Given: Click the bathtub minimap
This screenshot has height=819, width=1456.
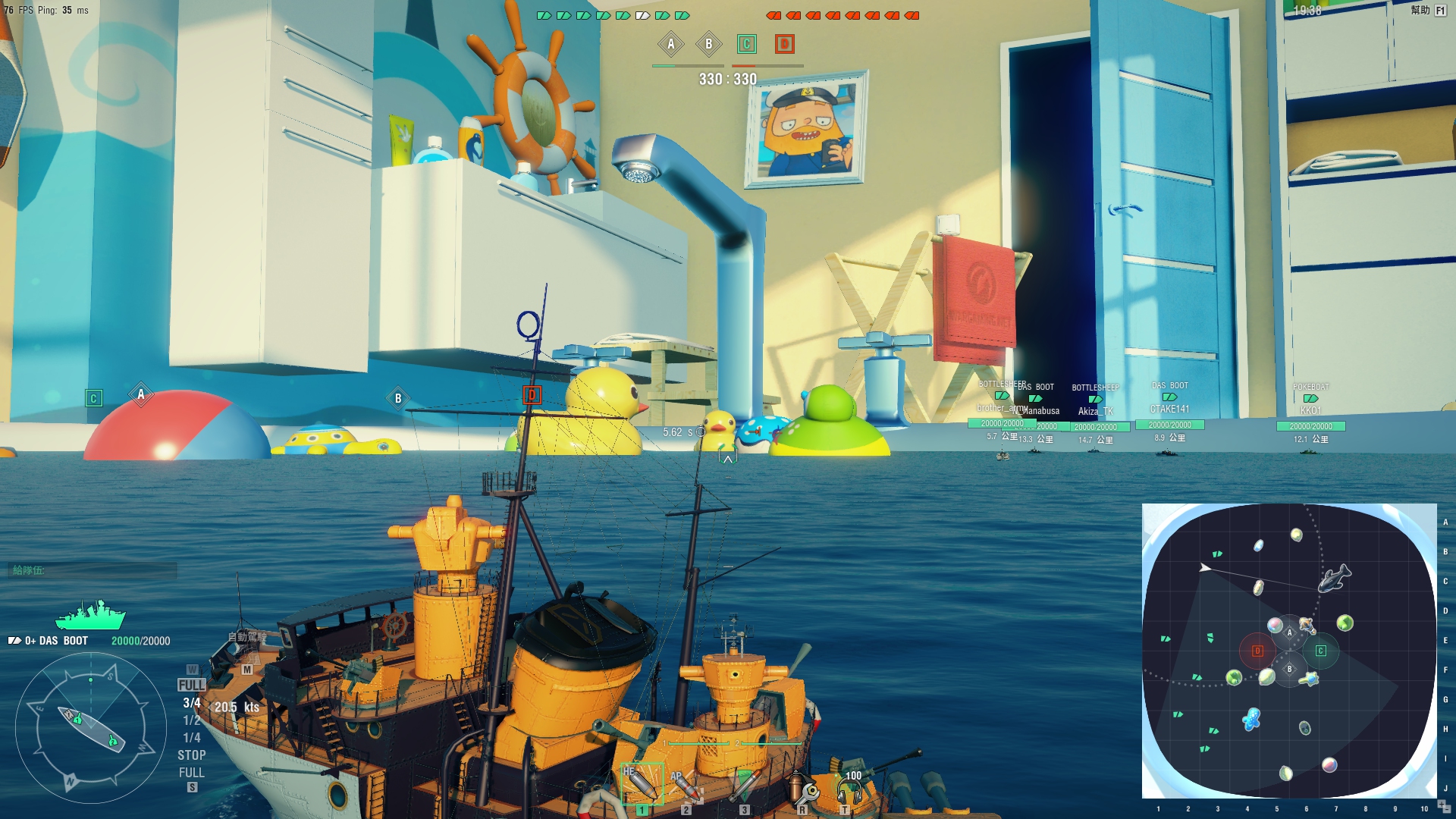Looking at the screenshot, I should tap(1288, 651).
